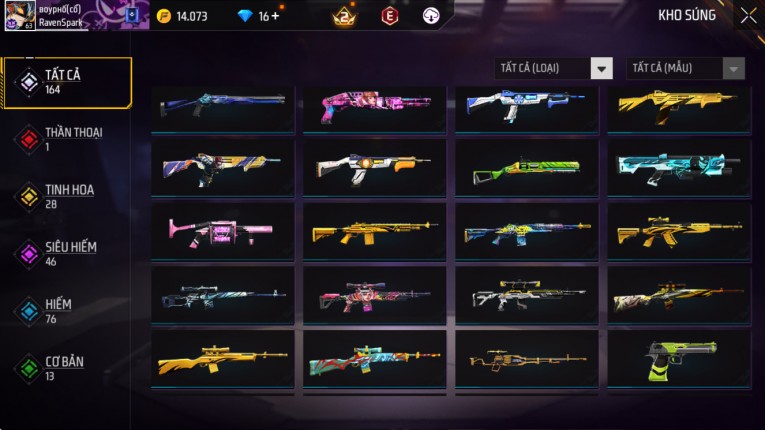Open the TINH HOA rarity tab

pos(67,196)
